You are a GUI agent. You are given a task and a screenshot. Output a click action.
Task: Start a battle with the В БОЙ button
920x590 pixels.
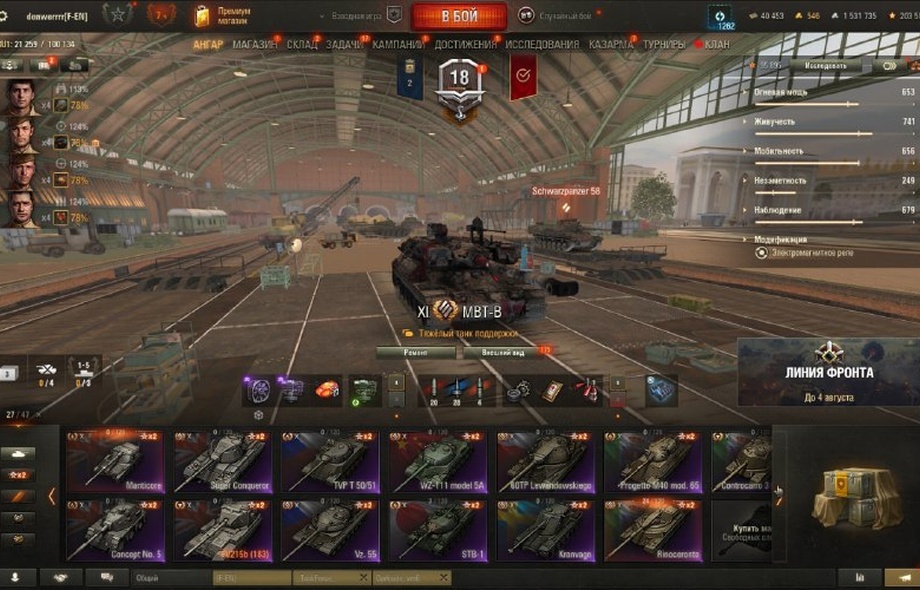pyautogui.click(x=459, y=15)
